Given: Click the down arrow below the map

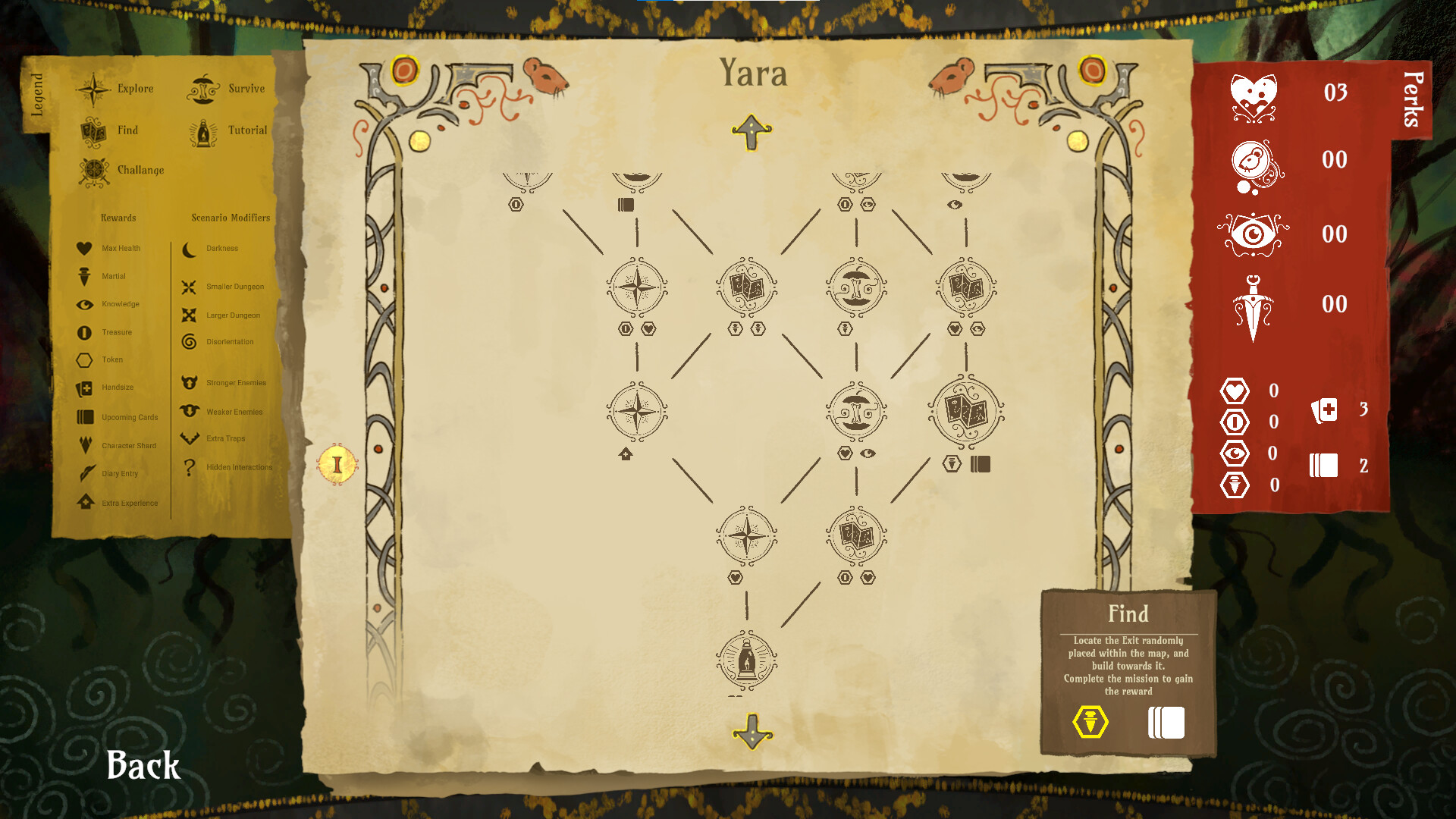Looking at the screenshot, I should coord(751,733).
